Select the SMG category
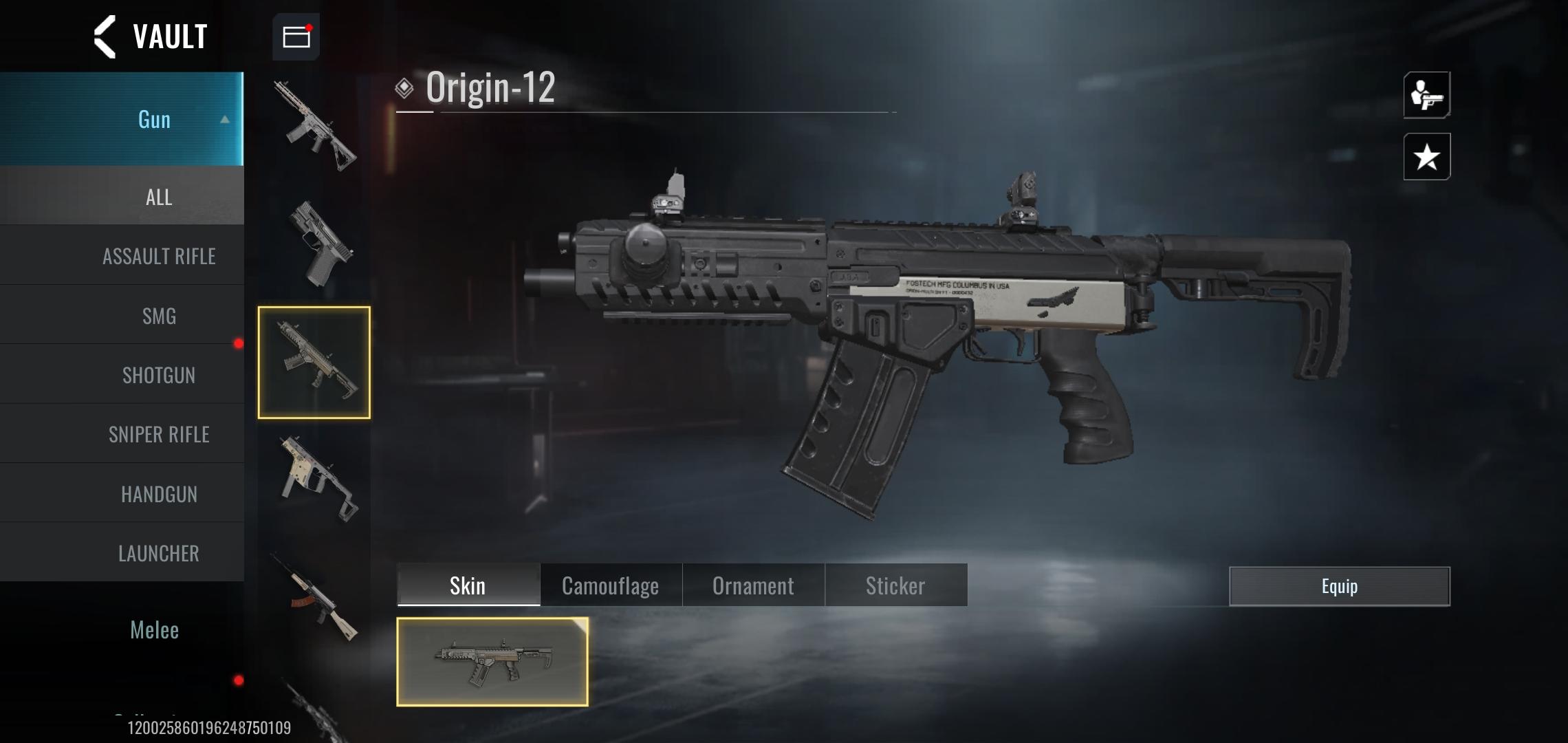The image size is (1568, 743). (159, 316)
